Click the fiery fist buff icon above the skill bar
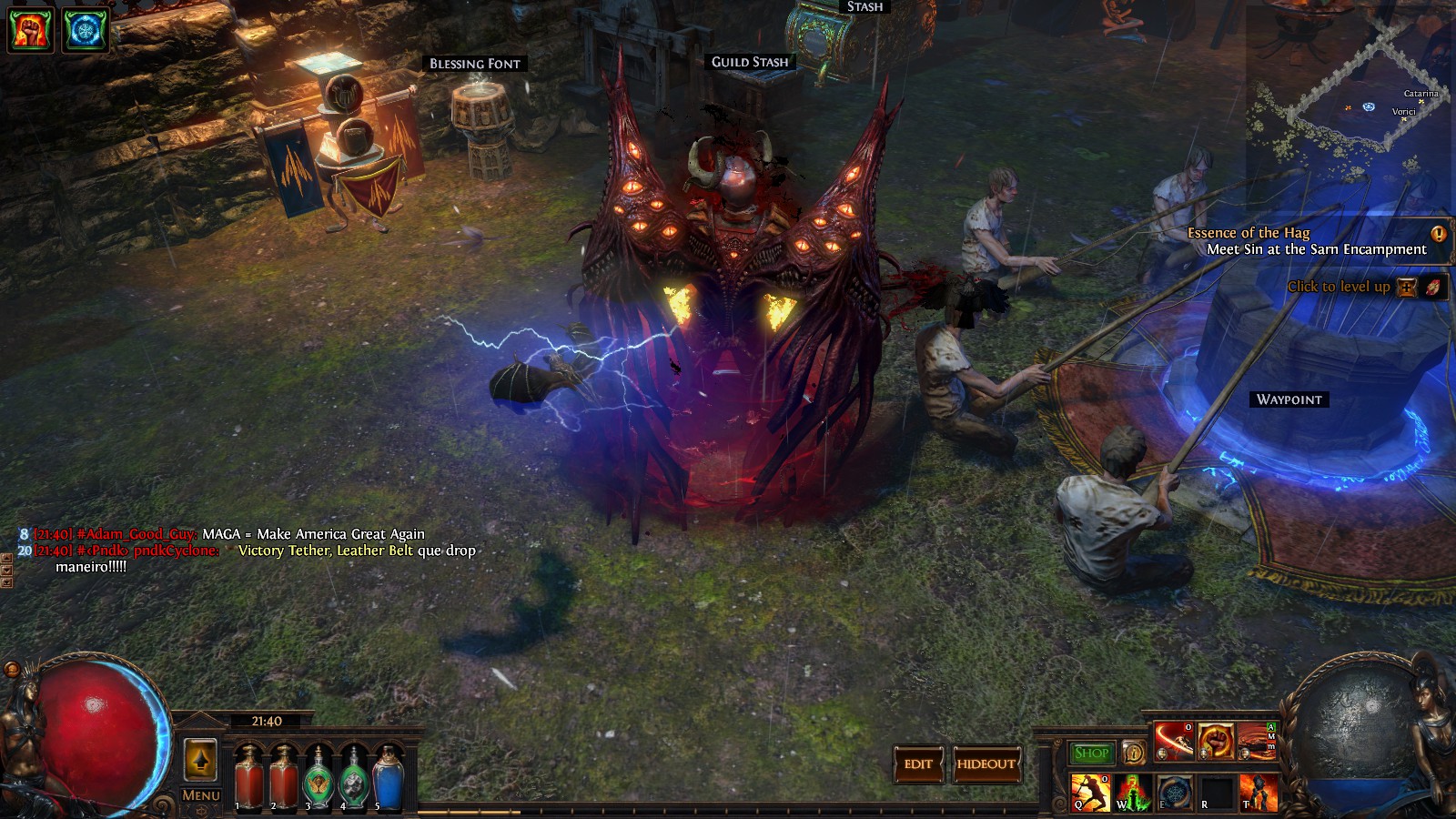 (1216, 741)
